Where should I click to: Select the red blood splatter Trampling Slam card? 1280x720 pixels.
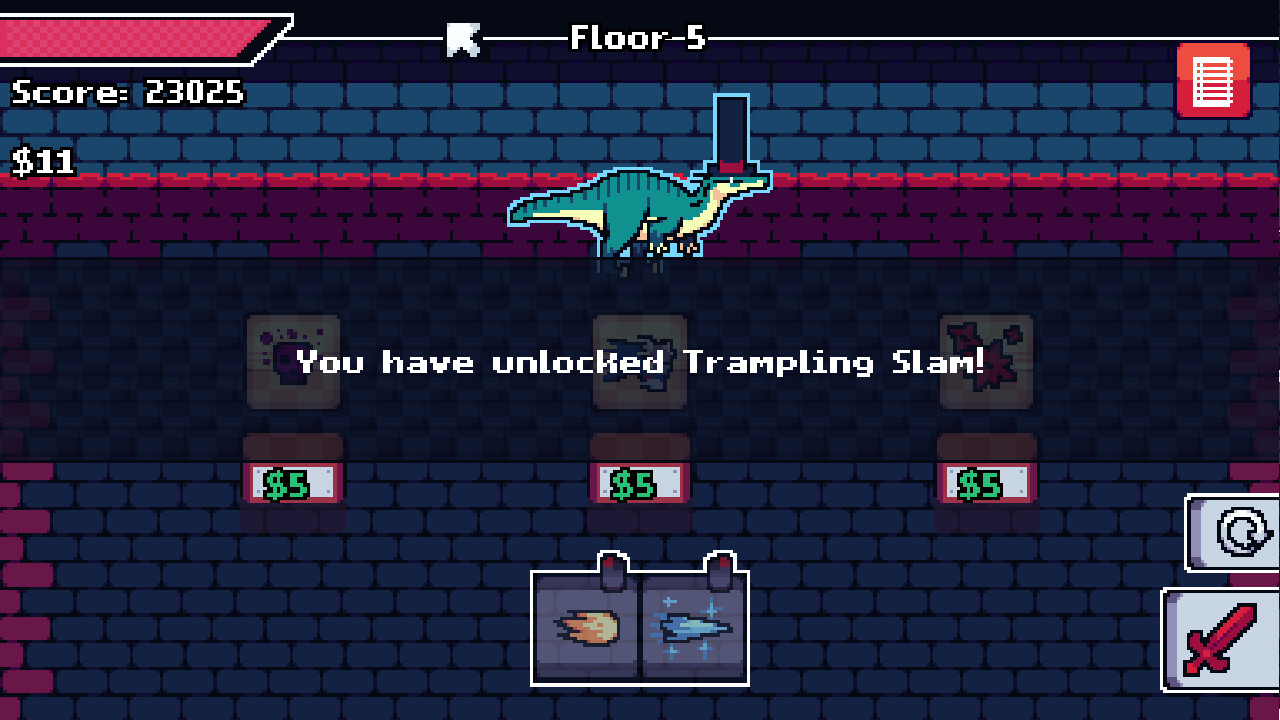click(x=986, y=363)
